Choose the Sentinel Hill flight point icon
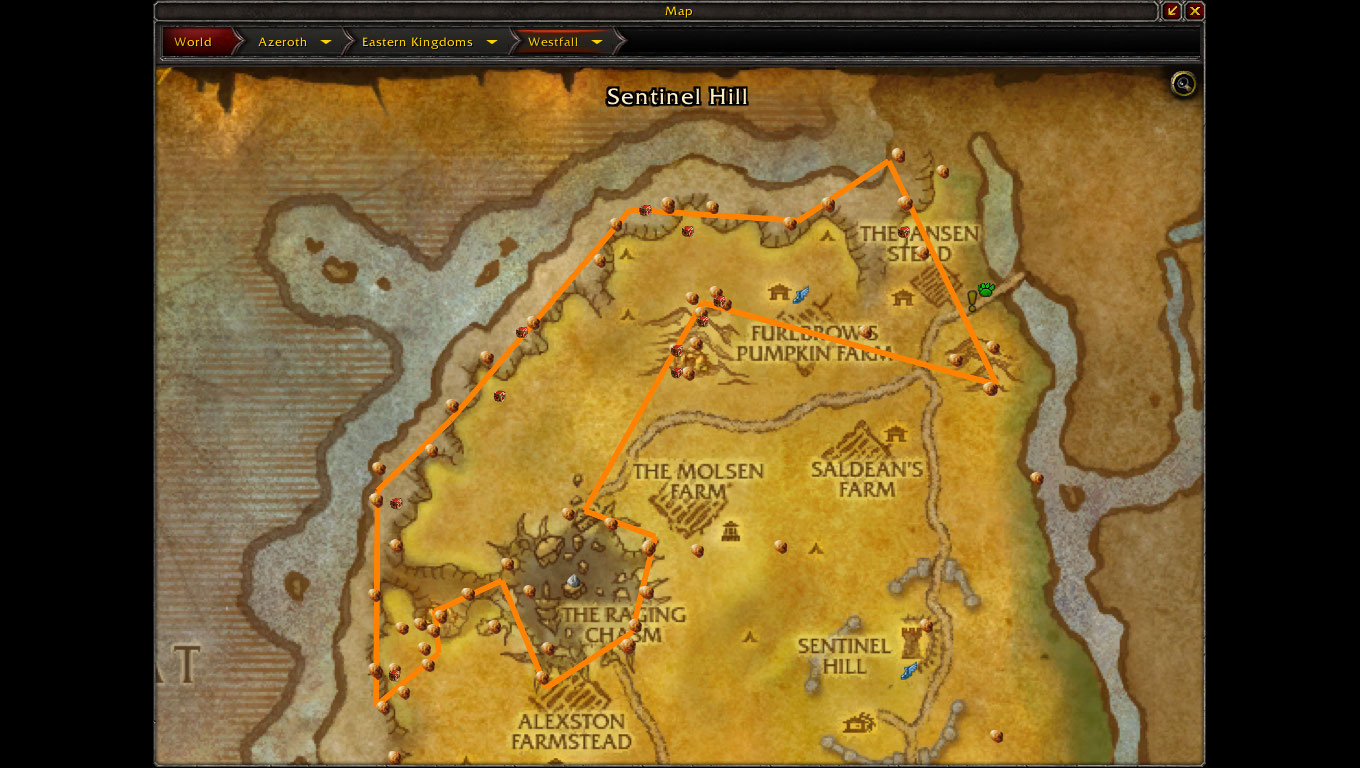The height and width of the screenshot is (768, 1360). (x=909, y=670)
